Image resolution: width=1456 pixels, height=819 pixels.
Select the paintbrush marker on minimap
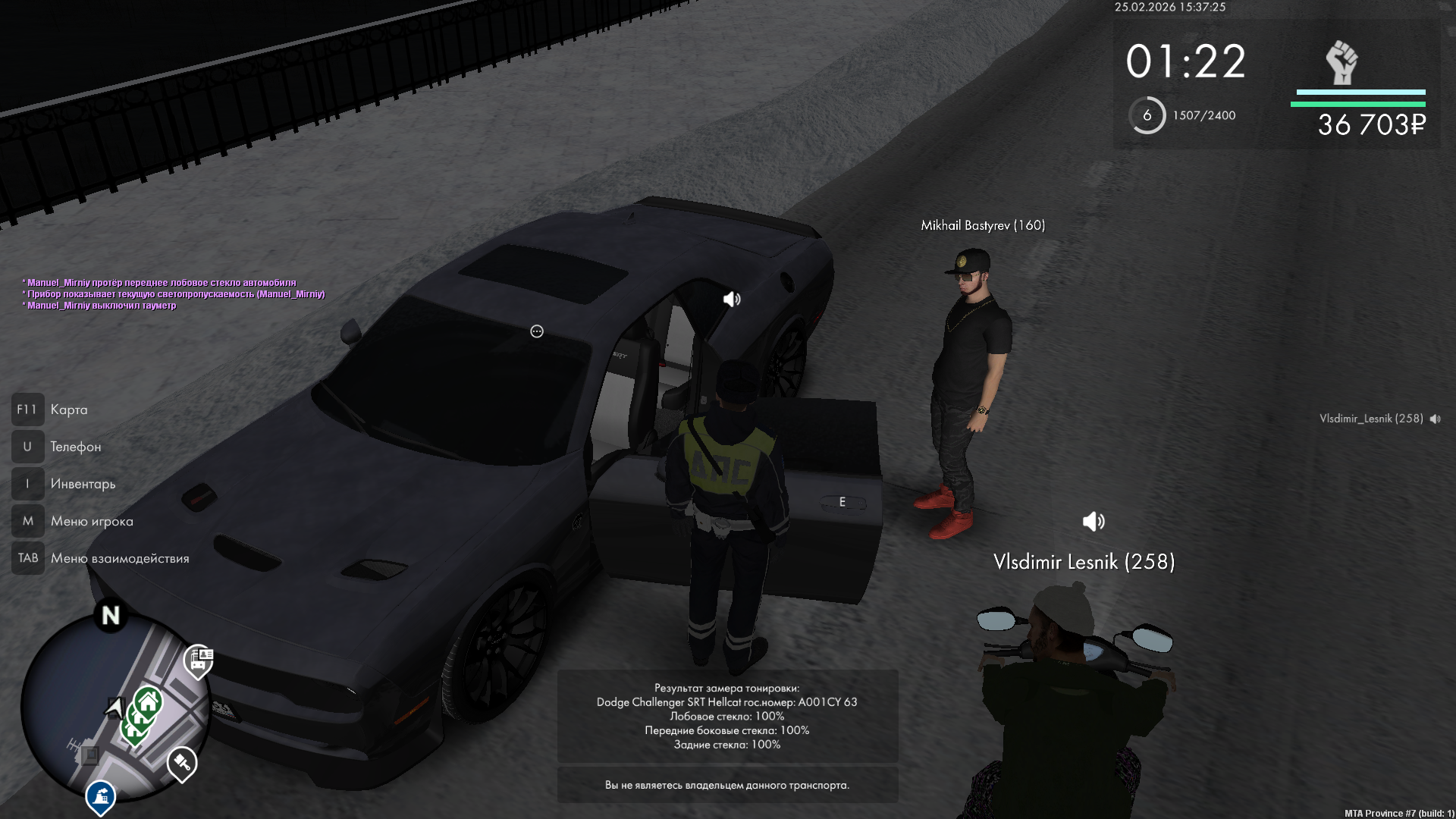[x=182, y=762]
